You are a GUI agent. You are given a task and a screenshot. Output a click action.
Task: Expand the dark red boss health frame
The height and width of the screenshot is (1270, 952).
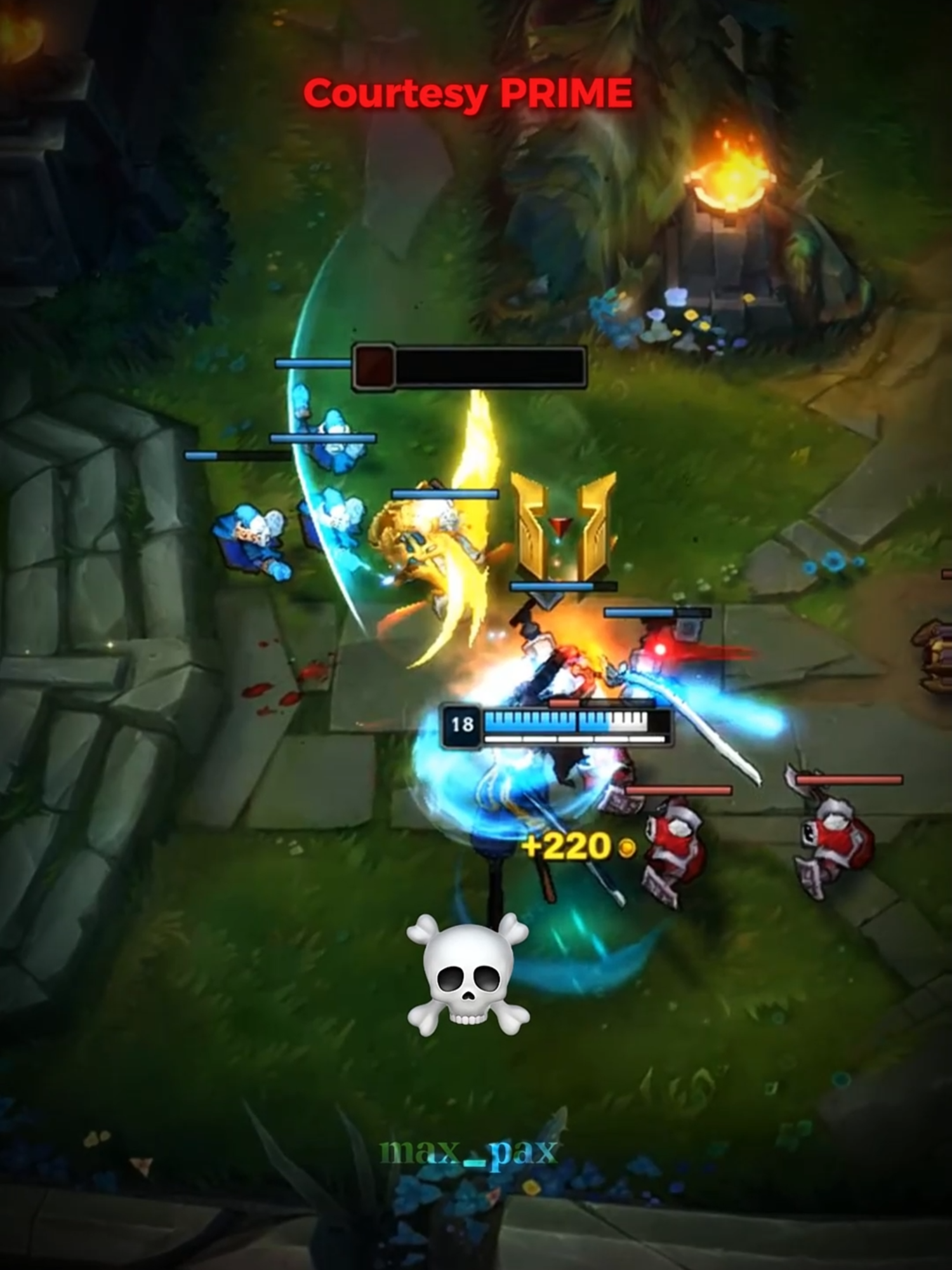(470, 367)
